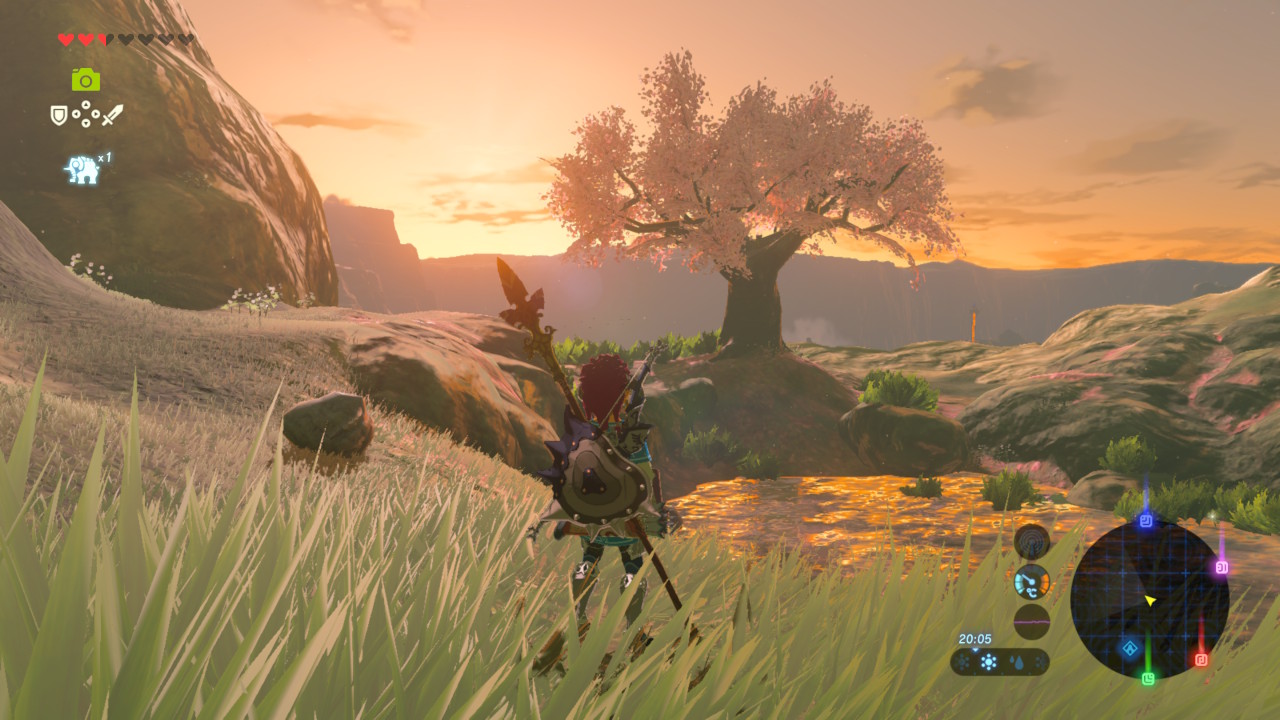Open the circular minimap
This screenshot has width=1280, height=720.
(x=1149, y=600)
